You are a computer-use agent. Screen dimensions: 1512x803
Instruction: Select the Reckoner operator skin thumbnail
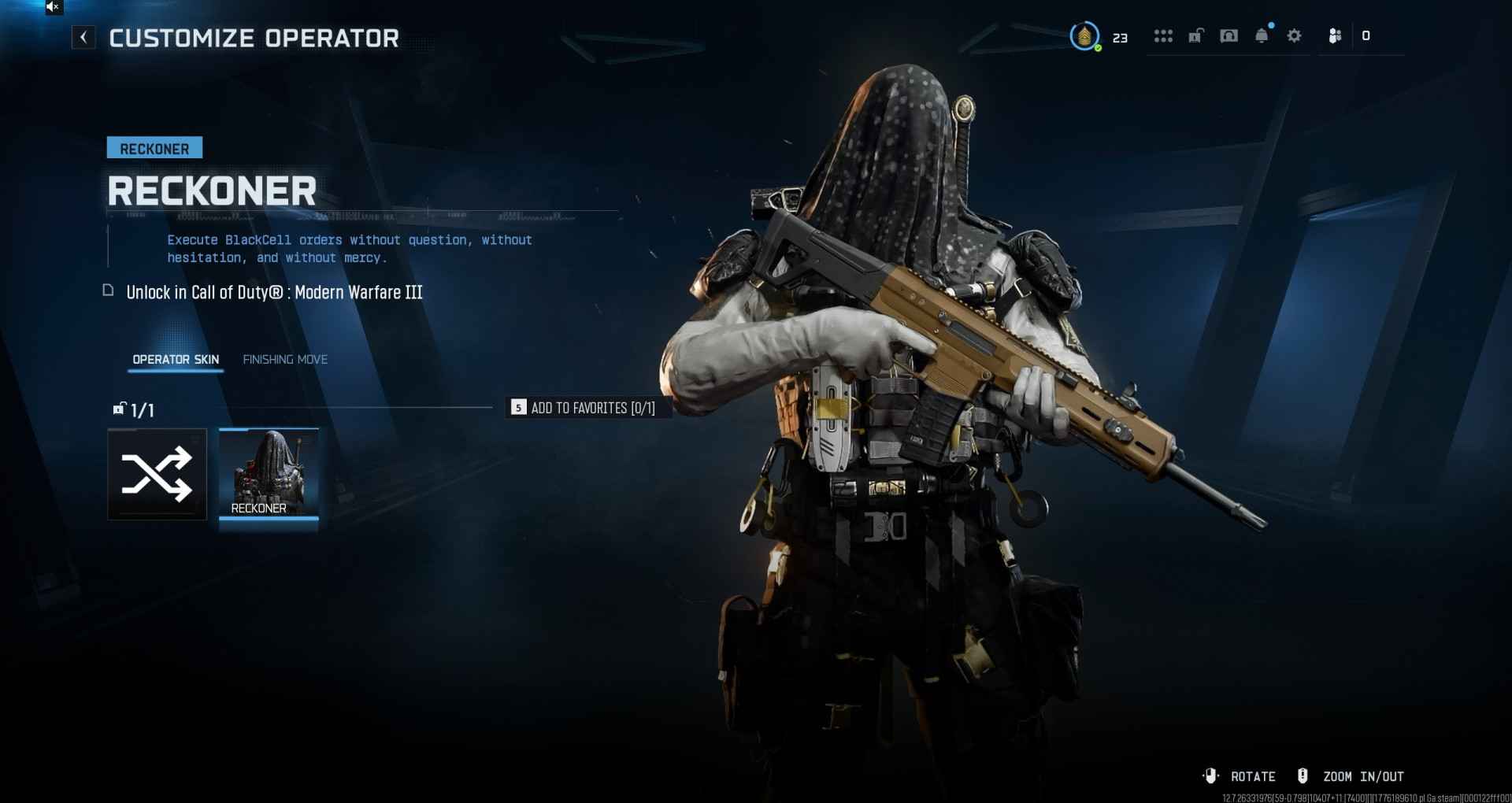(269, 474)
